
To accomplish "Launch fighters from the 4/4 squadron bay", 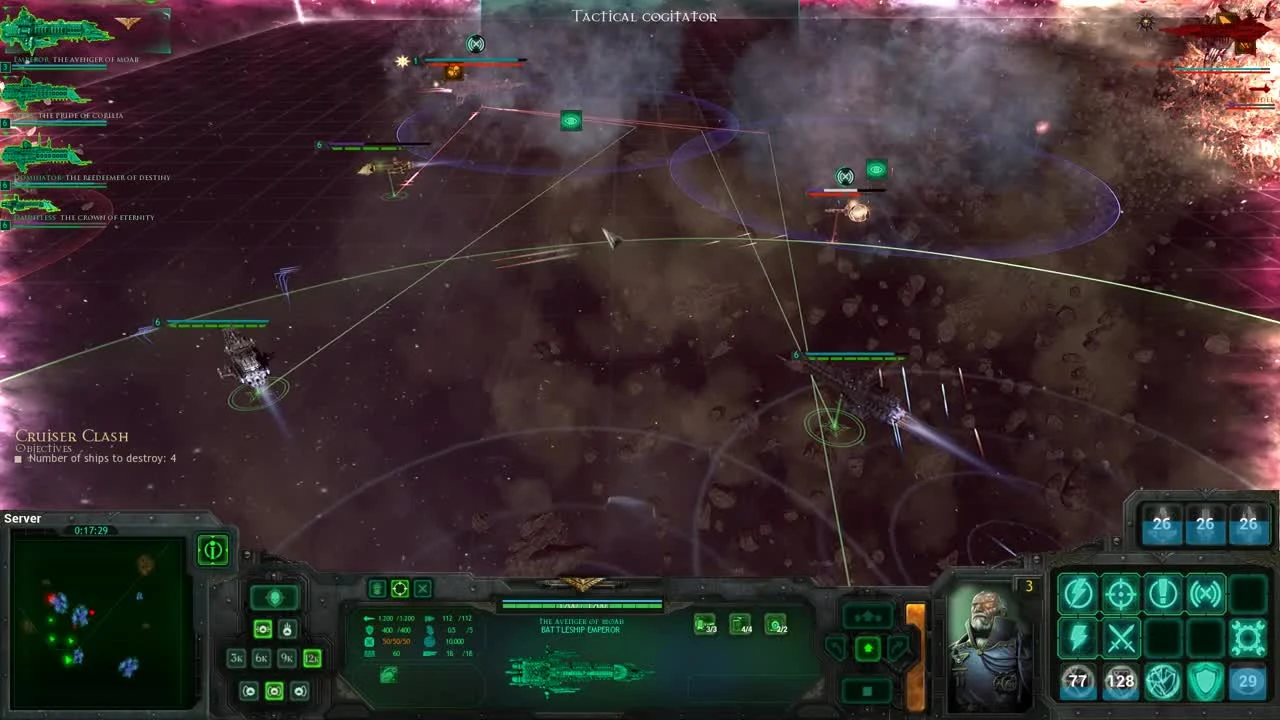I will coord(740,623).
